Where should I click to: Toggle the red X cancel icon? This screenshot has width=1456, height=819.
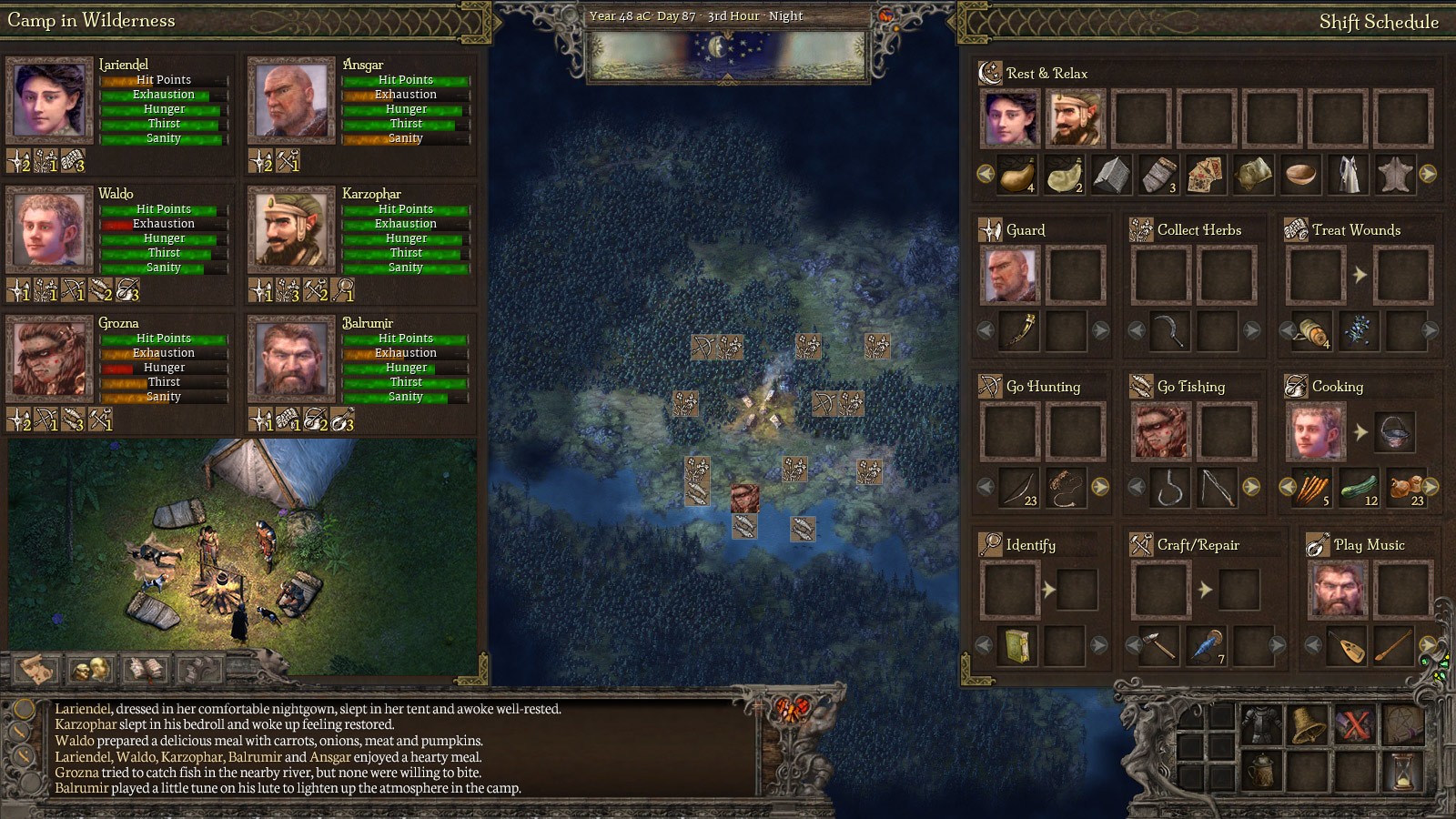(1358, 723)
